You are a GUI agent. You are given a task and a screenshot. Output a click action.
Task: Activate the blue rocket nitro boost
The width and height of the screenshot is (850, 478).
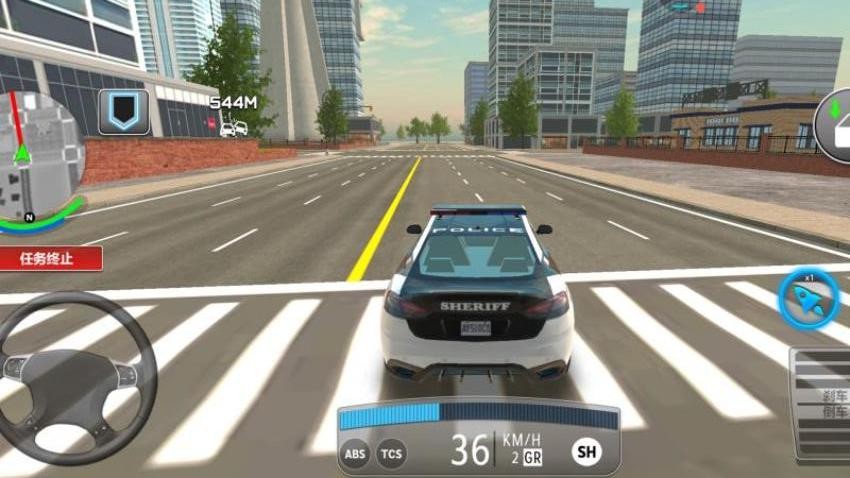pyautogui.click(x=808, y=299)
